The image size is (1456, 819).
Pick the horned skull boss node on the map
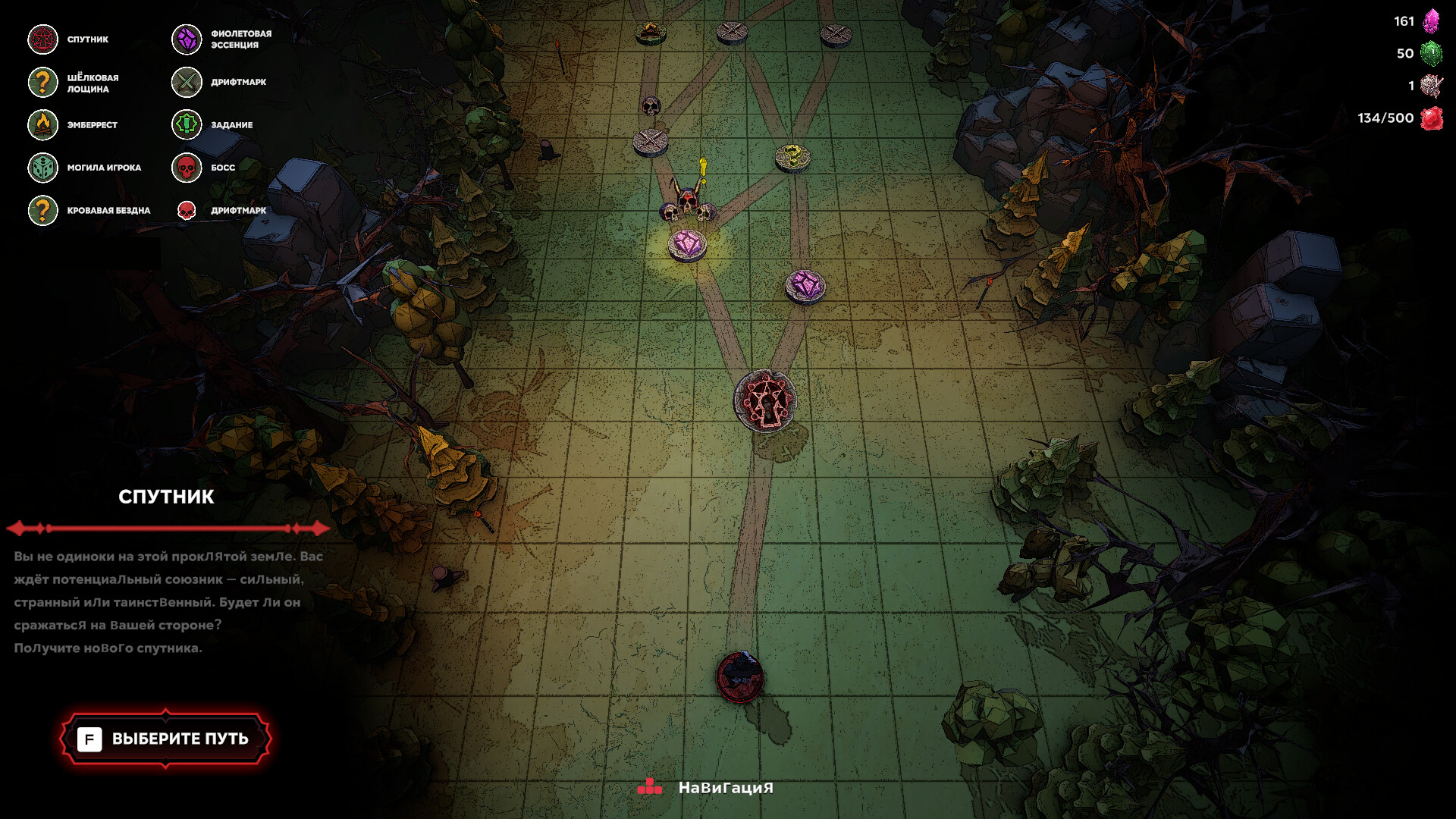click(687, 203)
